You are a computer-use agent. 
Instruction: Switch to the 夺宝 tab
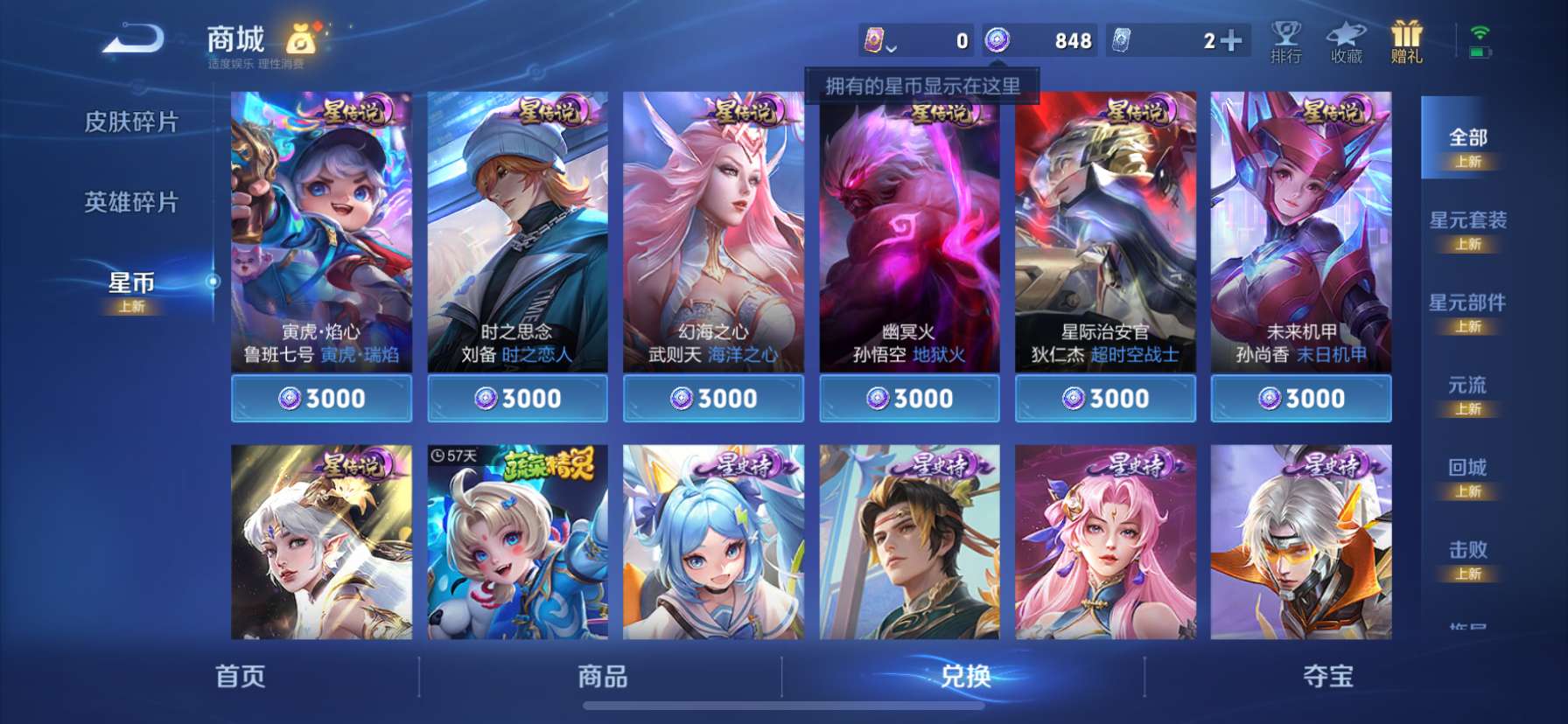pos(1326,677)
